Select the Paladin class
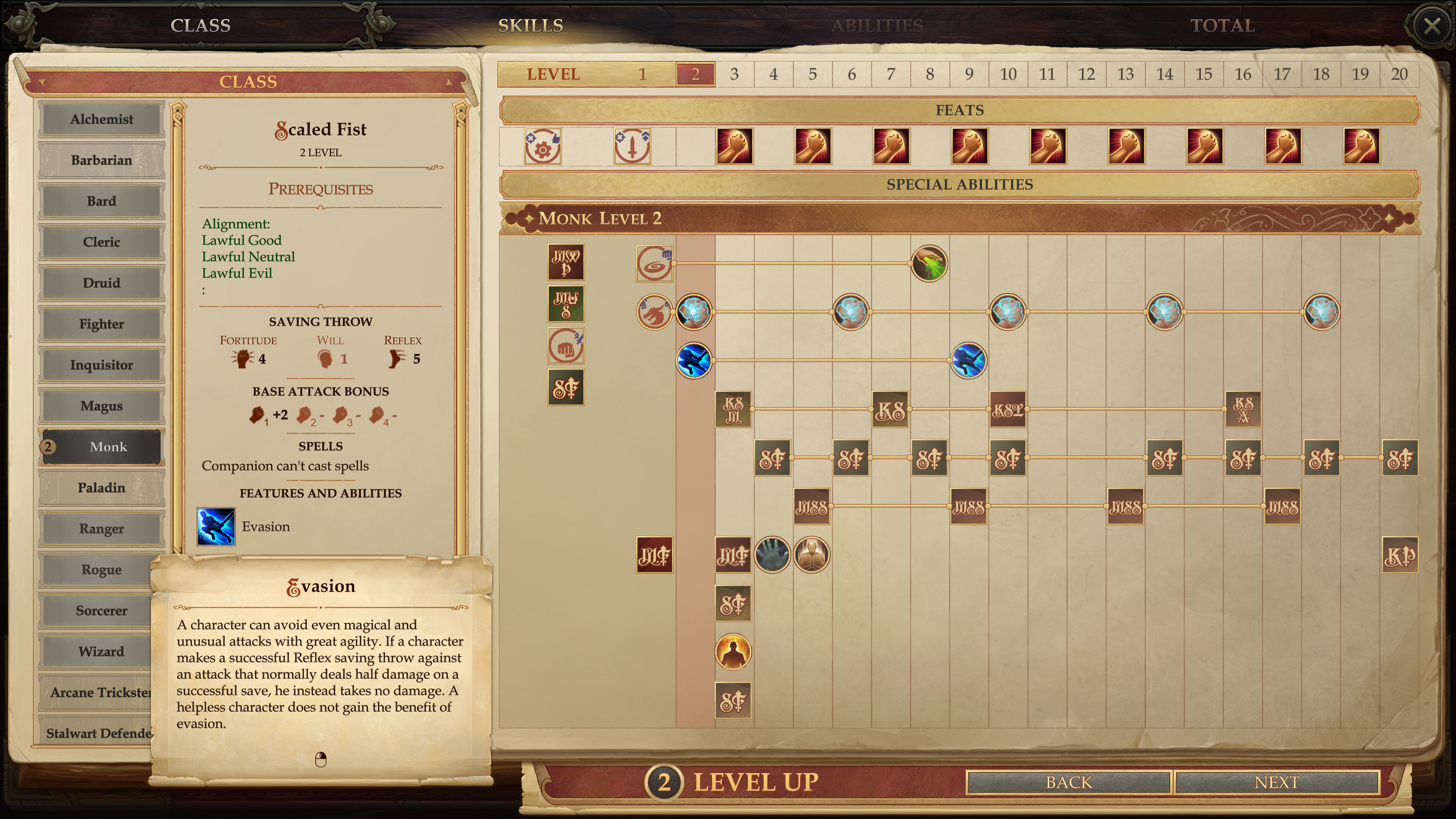 click(102, 487)
